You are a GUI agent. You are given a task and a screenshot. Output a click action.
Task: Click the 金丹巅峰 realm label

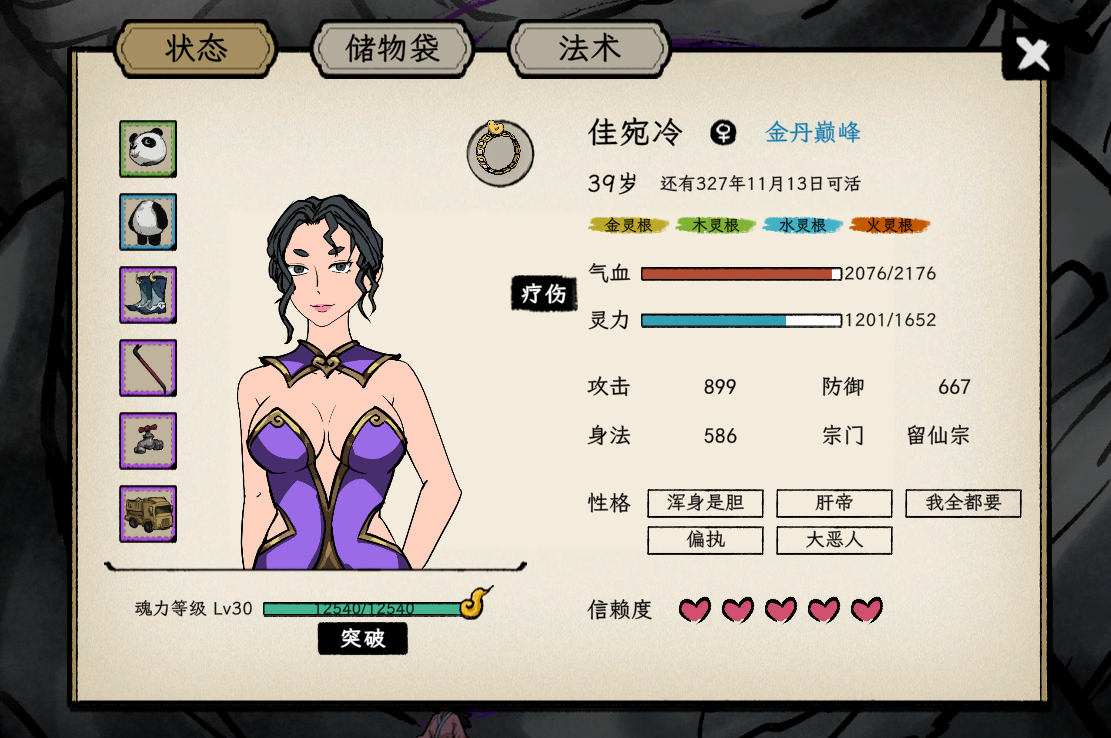812,132
